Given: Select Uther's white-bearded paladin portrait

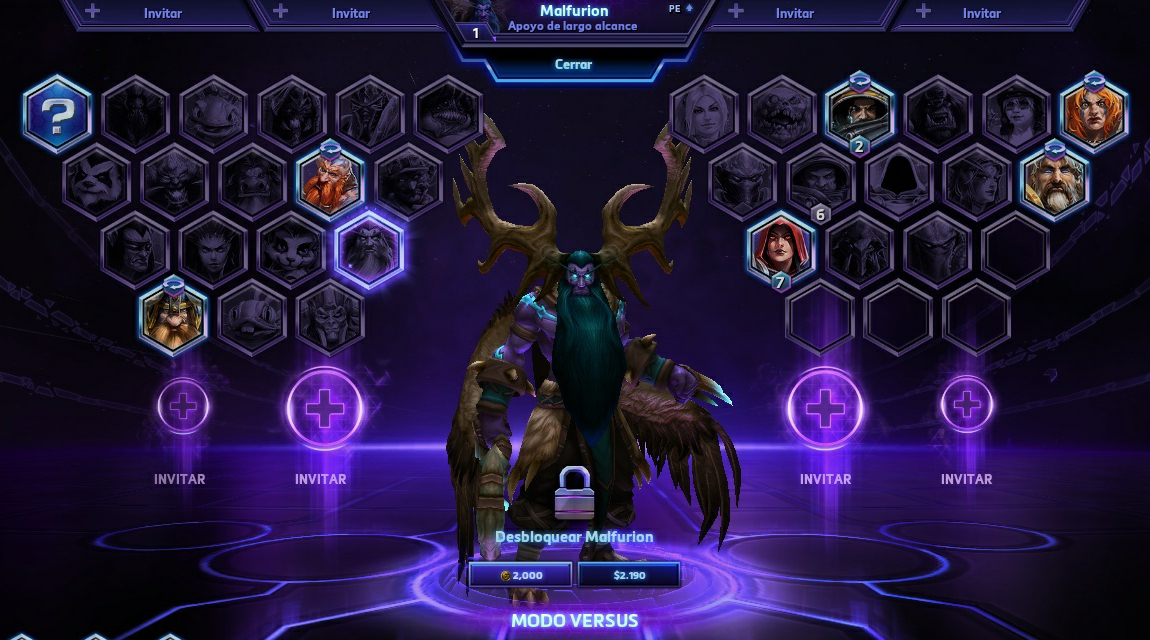Looking at the screenshot, I should [x=1055, y=182].
